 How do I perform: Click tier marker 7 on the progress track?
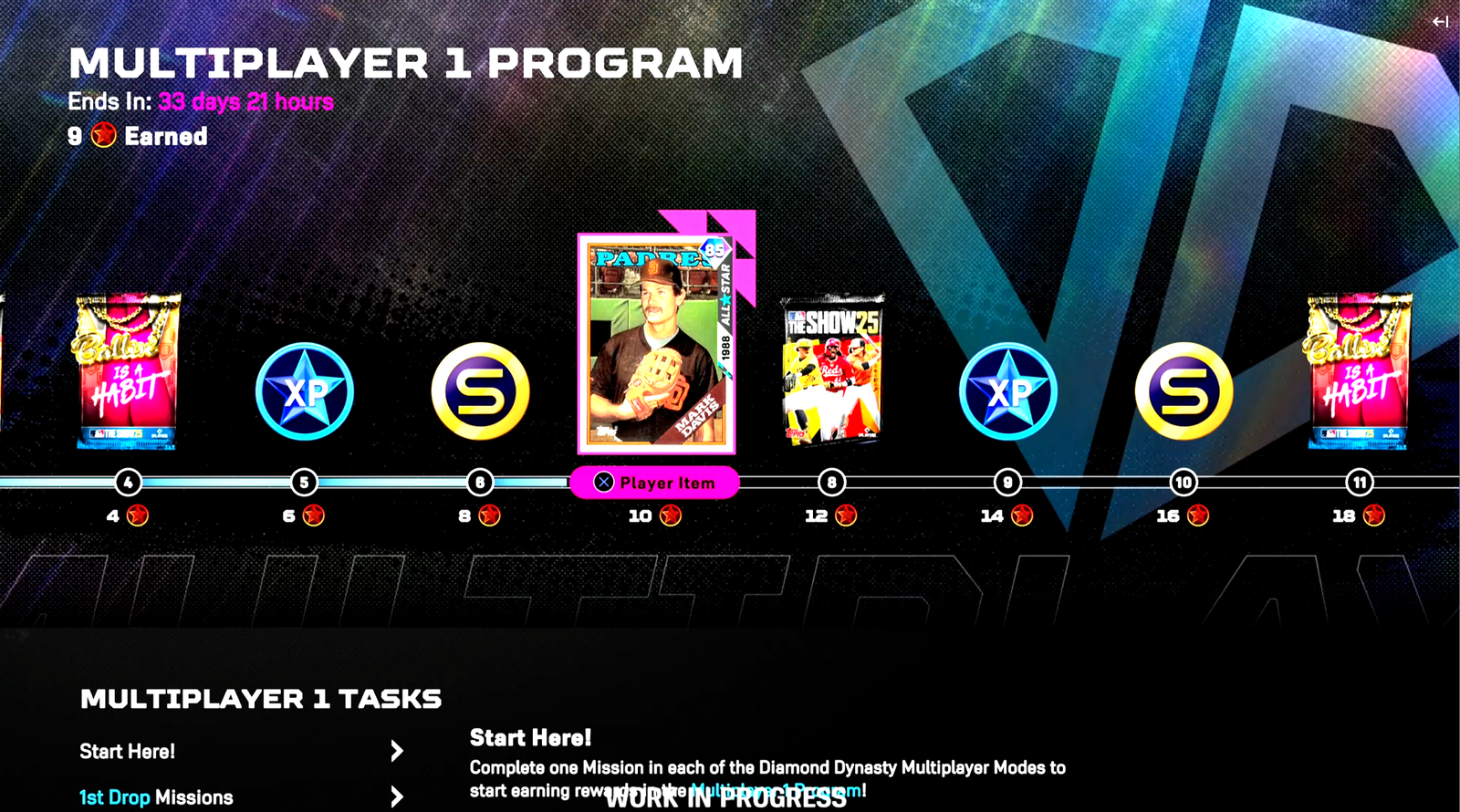coord(658,483)
